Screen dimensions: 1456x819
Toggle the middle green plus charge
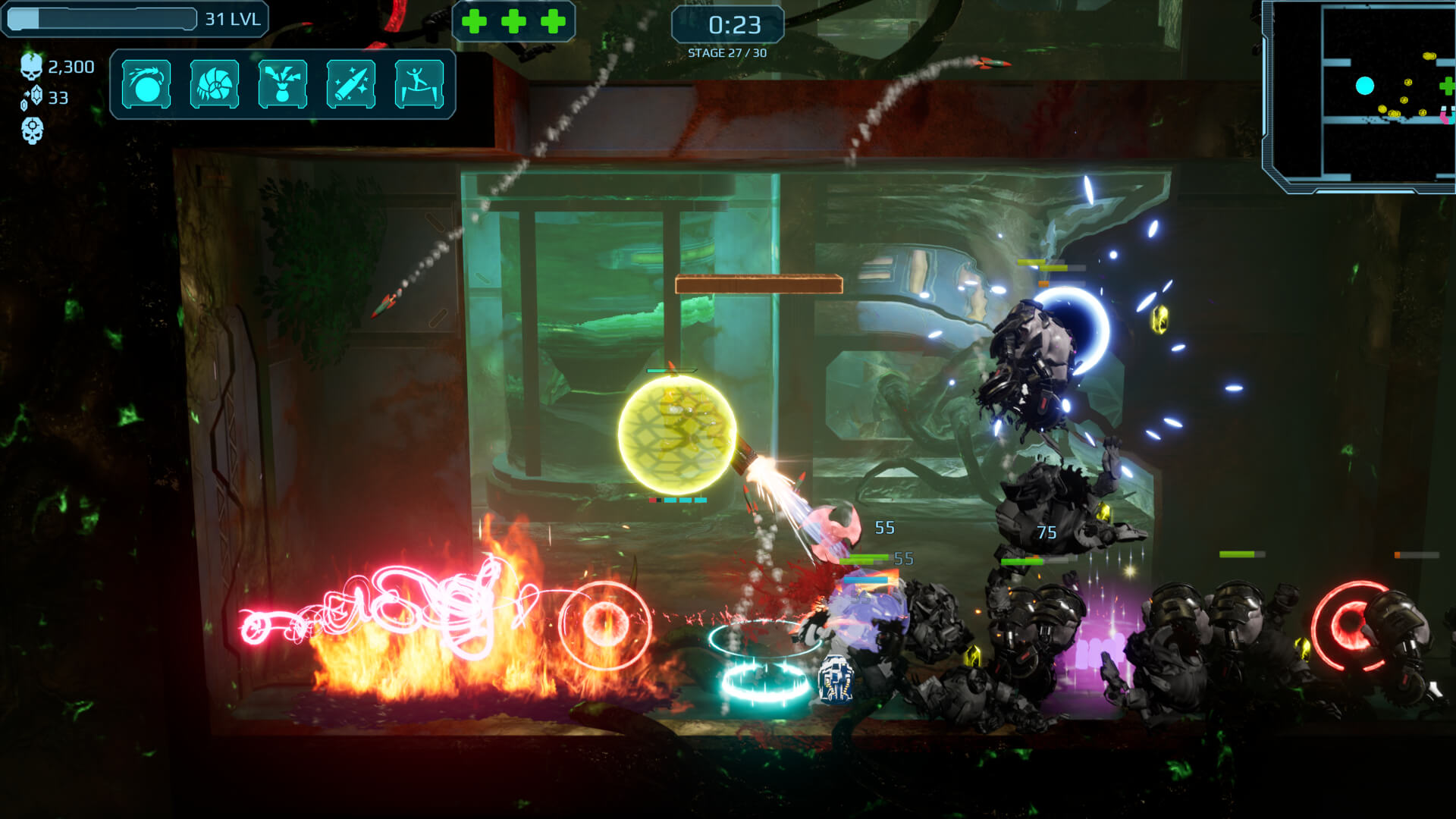click(x=513, y=22)
